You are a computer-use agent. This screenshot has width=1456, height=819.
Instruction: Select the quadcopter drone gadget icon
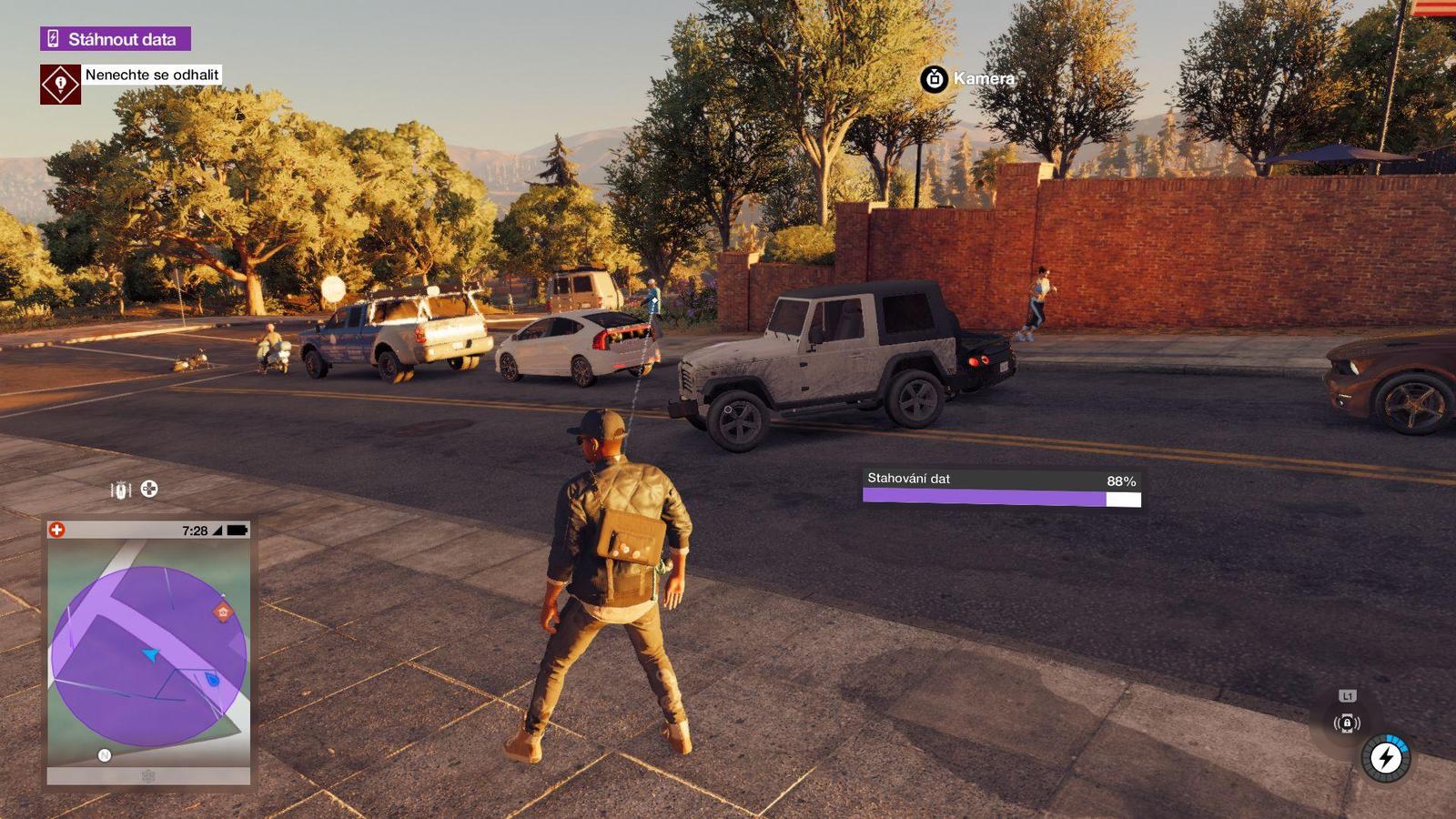[149, 489]
